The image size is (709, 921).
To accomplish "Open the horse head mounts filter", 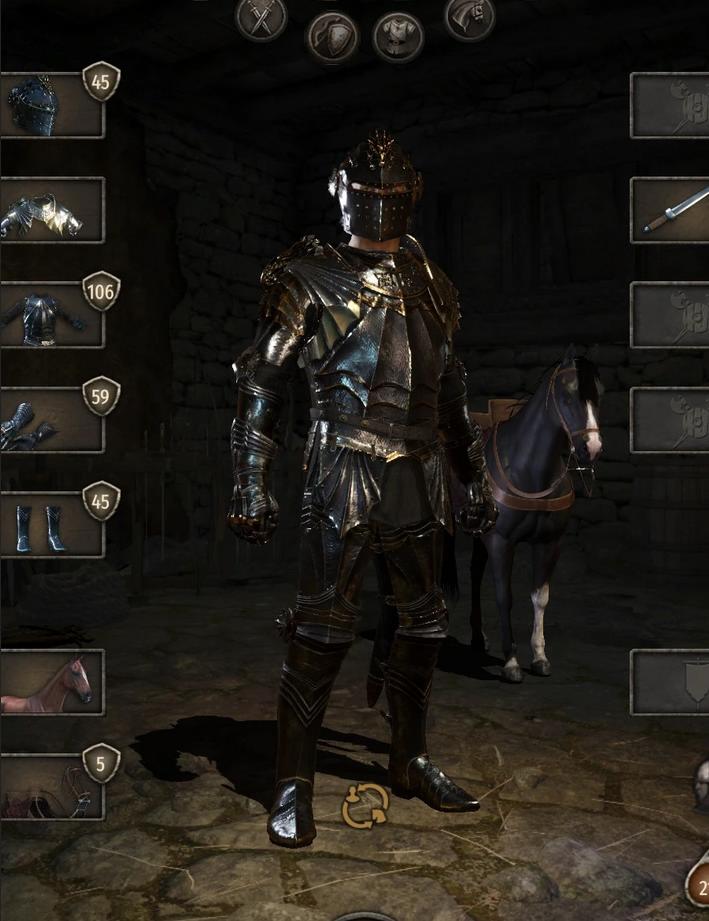I will (x=469, y=18).
